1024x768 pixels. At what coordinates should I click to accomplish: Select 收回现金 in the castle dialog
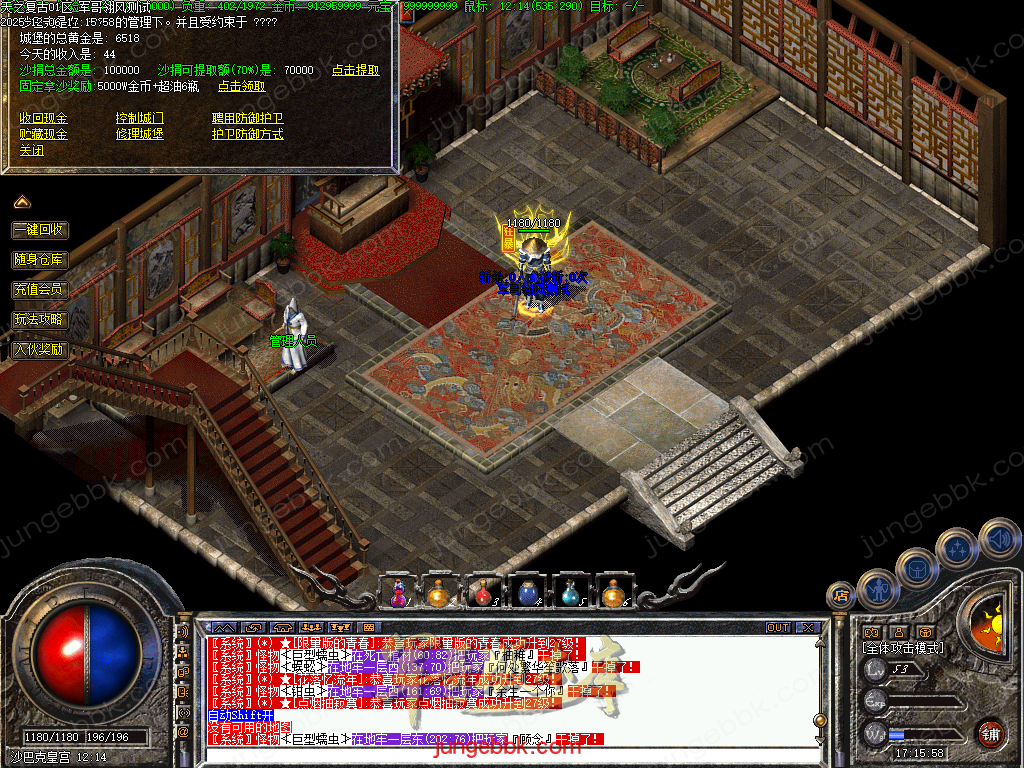(x=44, y=118)
